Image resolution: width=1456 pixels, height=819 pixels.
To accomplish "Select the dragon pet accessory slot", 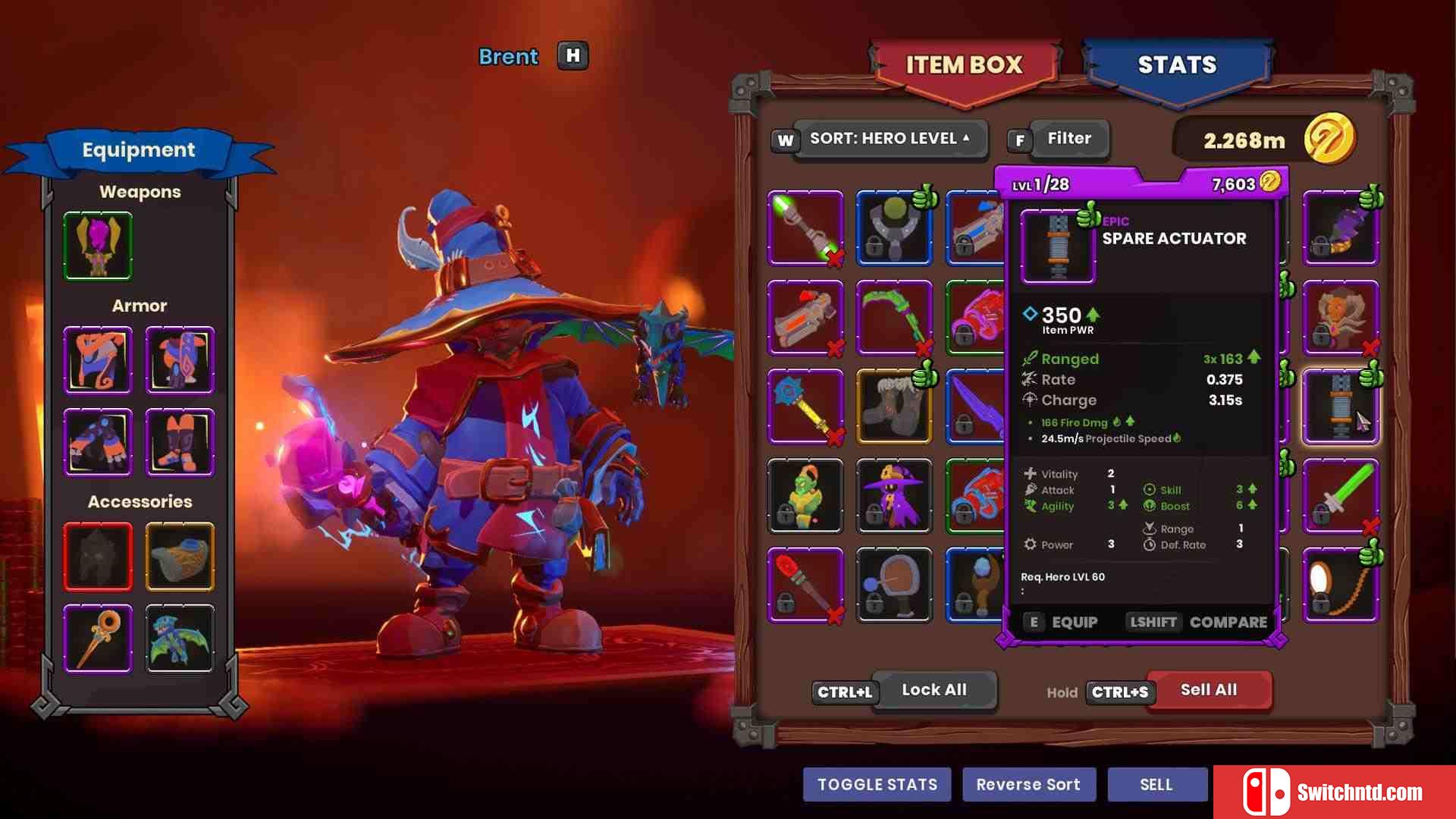I will click(180, 639).
